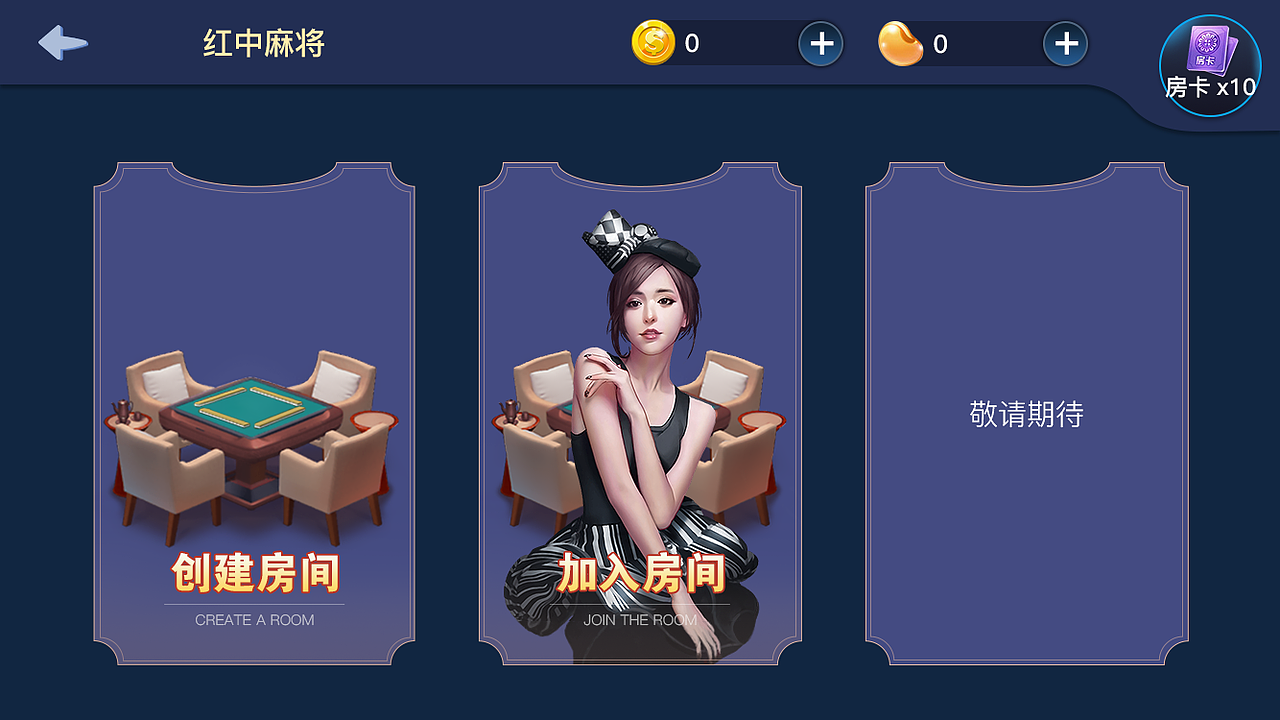Click the plus icon to add gold coins
This screenshot has width=1280, height=720.
(822, 43)
